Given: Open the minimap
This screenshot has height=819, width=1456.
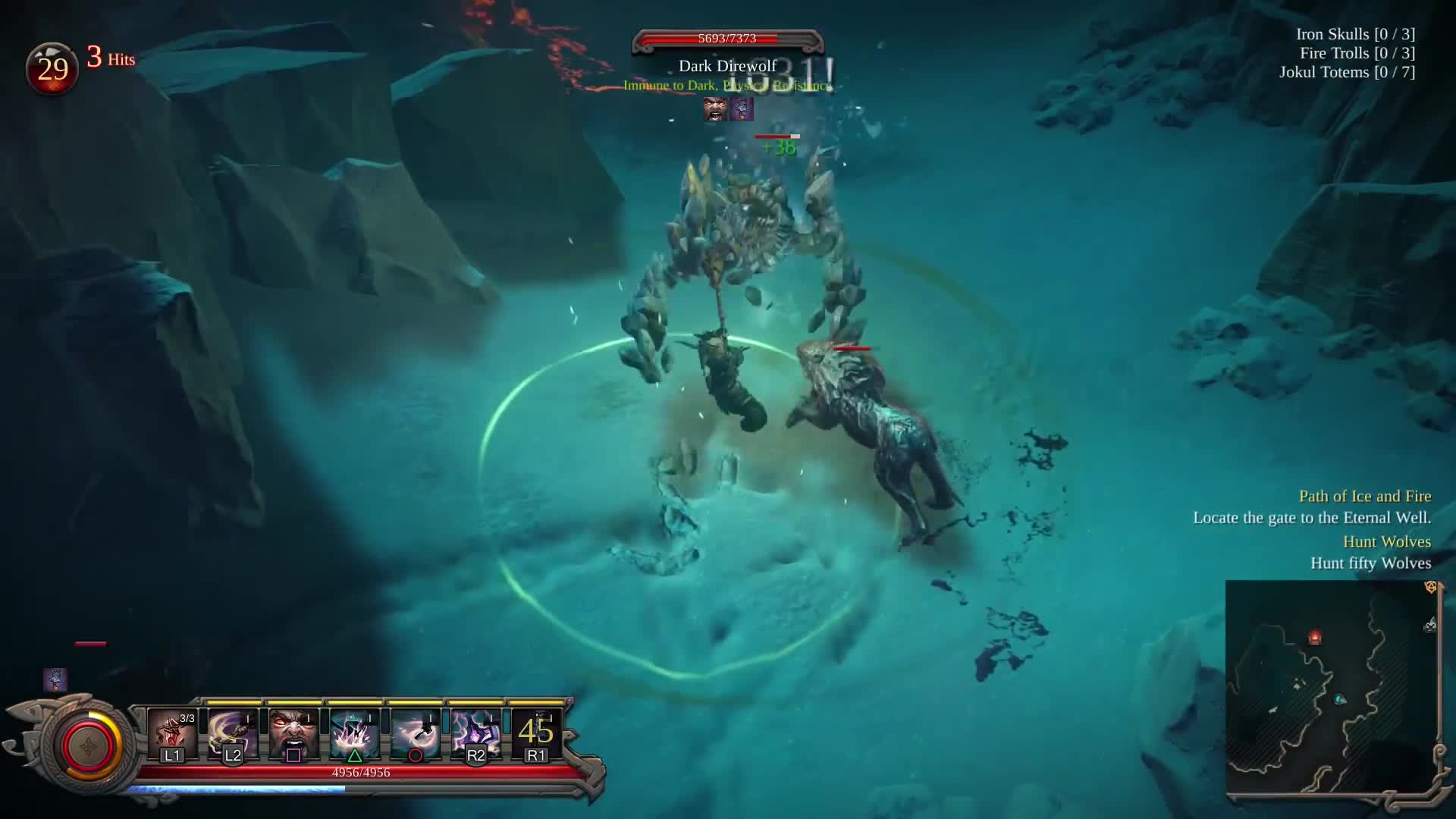Looking at the screenshot, I should (x=1332, y=689).
